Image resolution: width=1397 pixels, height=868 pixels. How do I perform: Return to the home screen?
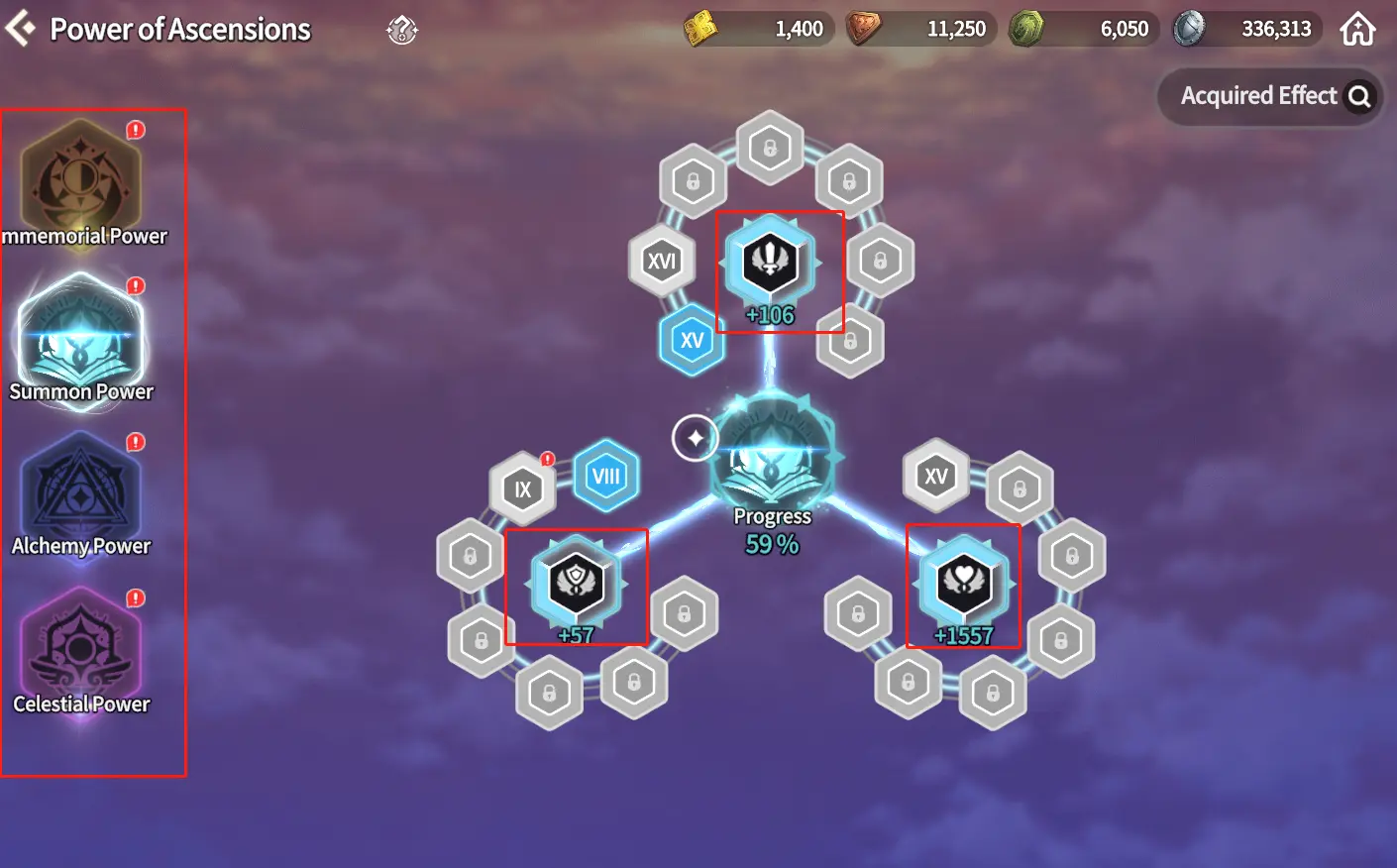pos(1357,30)
